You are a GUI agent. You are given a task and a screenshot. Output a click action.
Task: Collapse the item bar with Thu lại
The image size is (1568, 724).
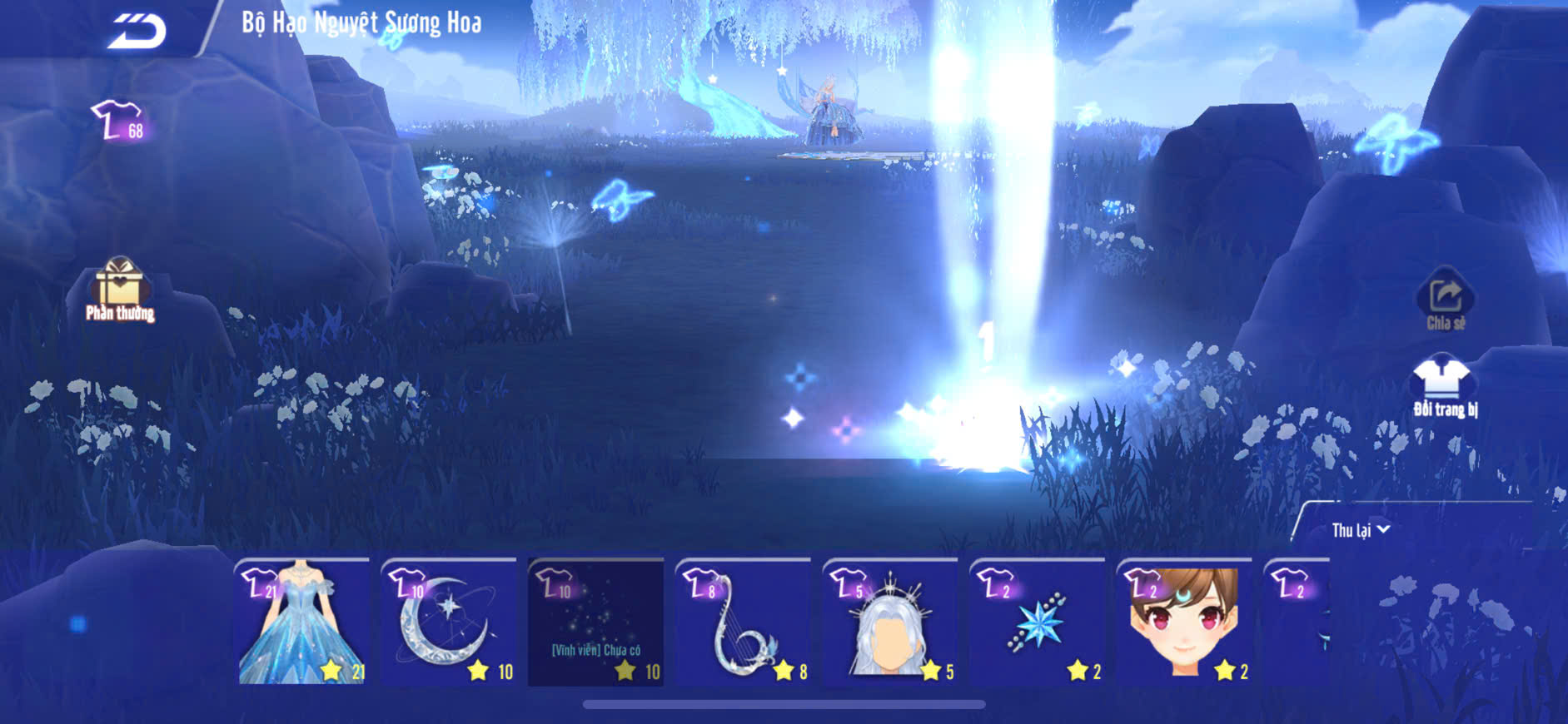[x=1360, y=530]
